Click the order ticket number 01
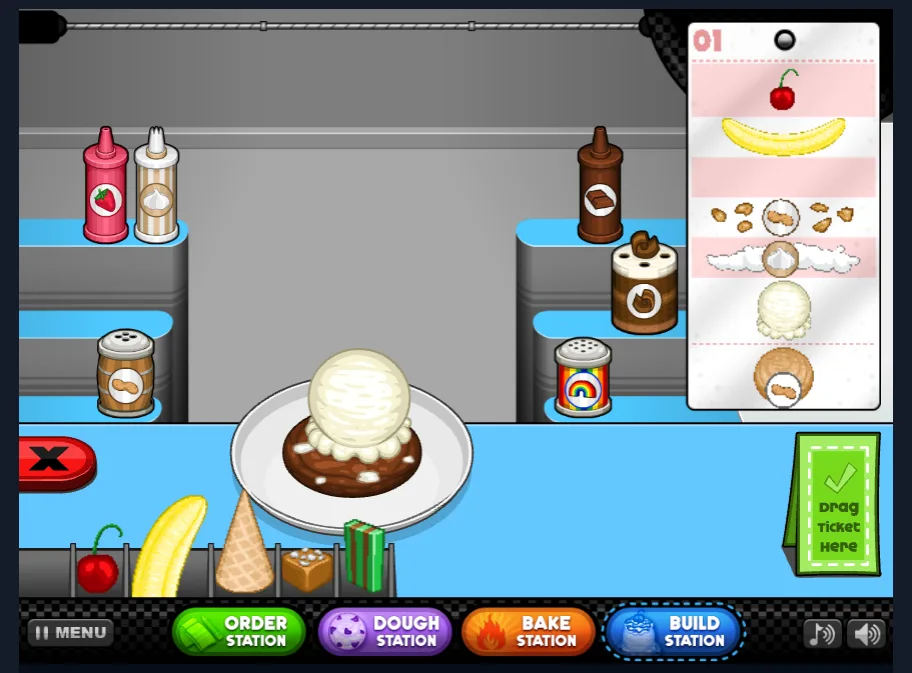This screenshot has width=912, height=673. [x=707, y=41]
